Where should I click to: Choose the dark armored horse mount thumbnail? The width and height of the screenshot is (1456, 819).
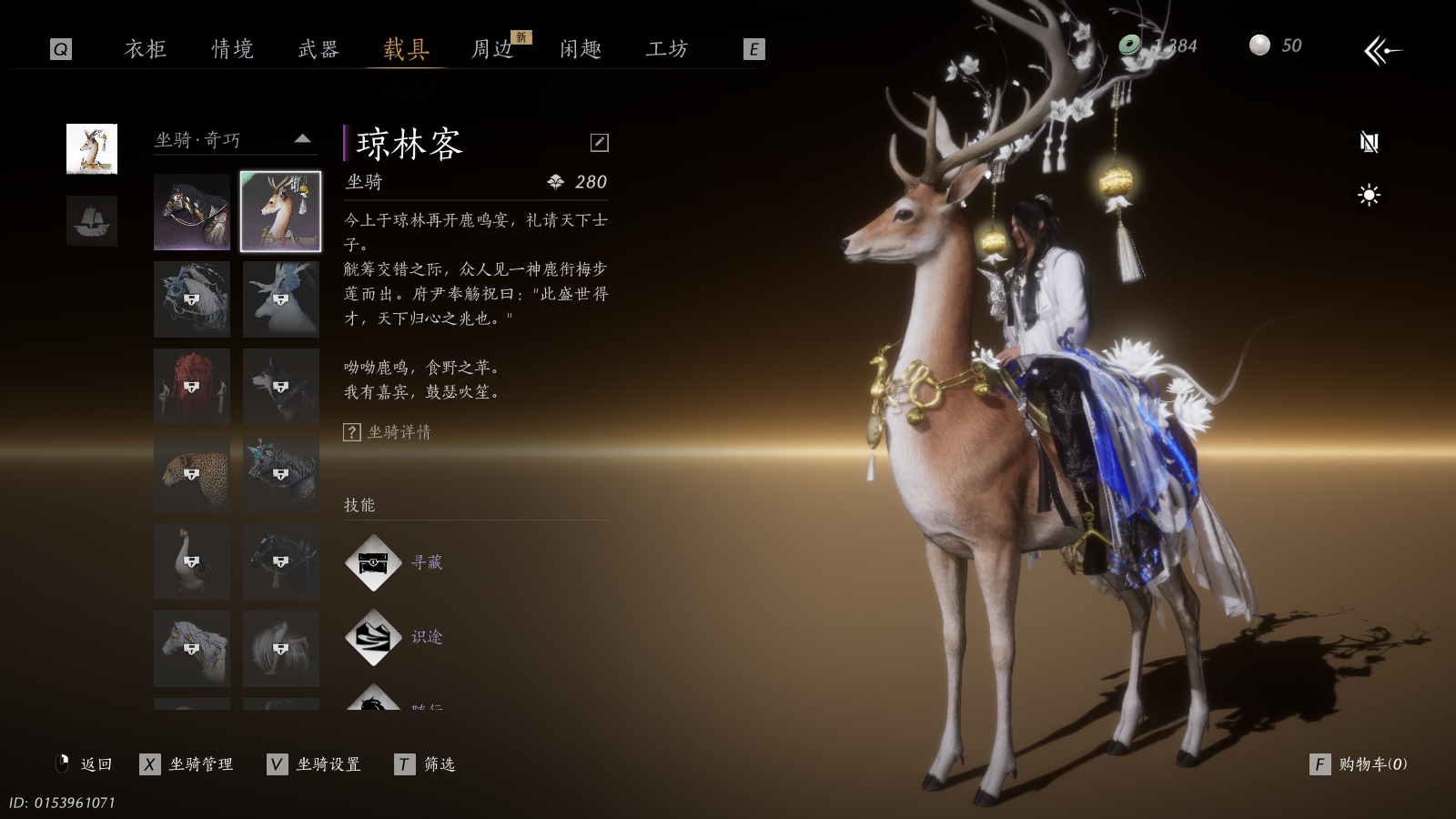click(x=192, y=212)
